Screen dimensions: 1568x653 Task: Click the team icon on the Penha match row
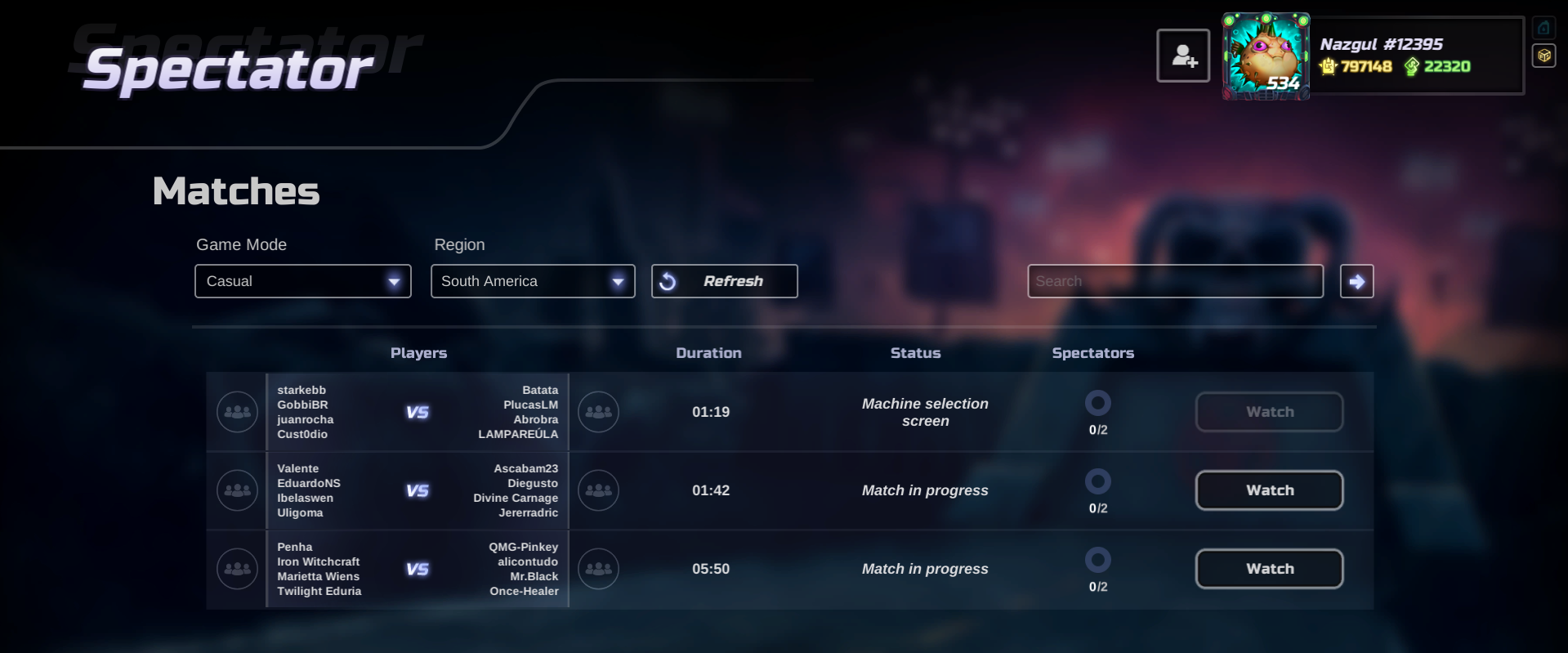236,569
